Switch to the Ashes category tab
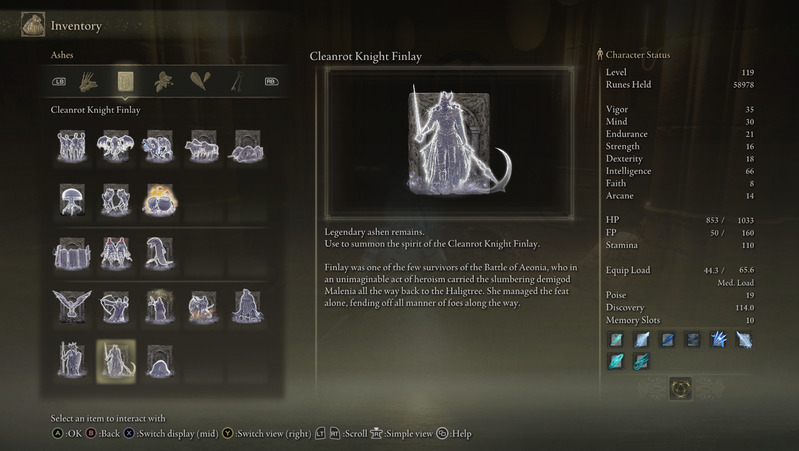 pyautogui.click(x=126, y=81)
